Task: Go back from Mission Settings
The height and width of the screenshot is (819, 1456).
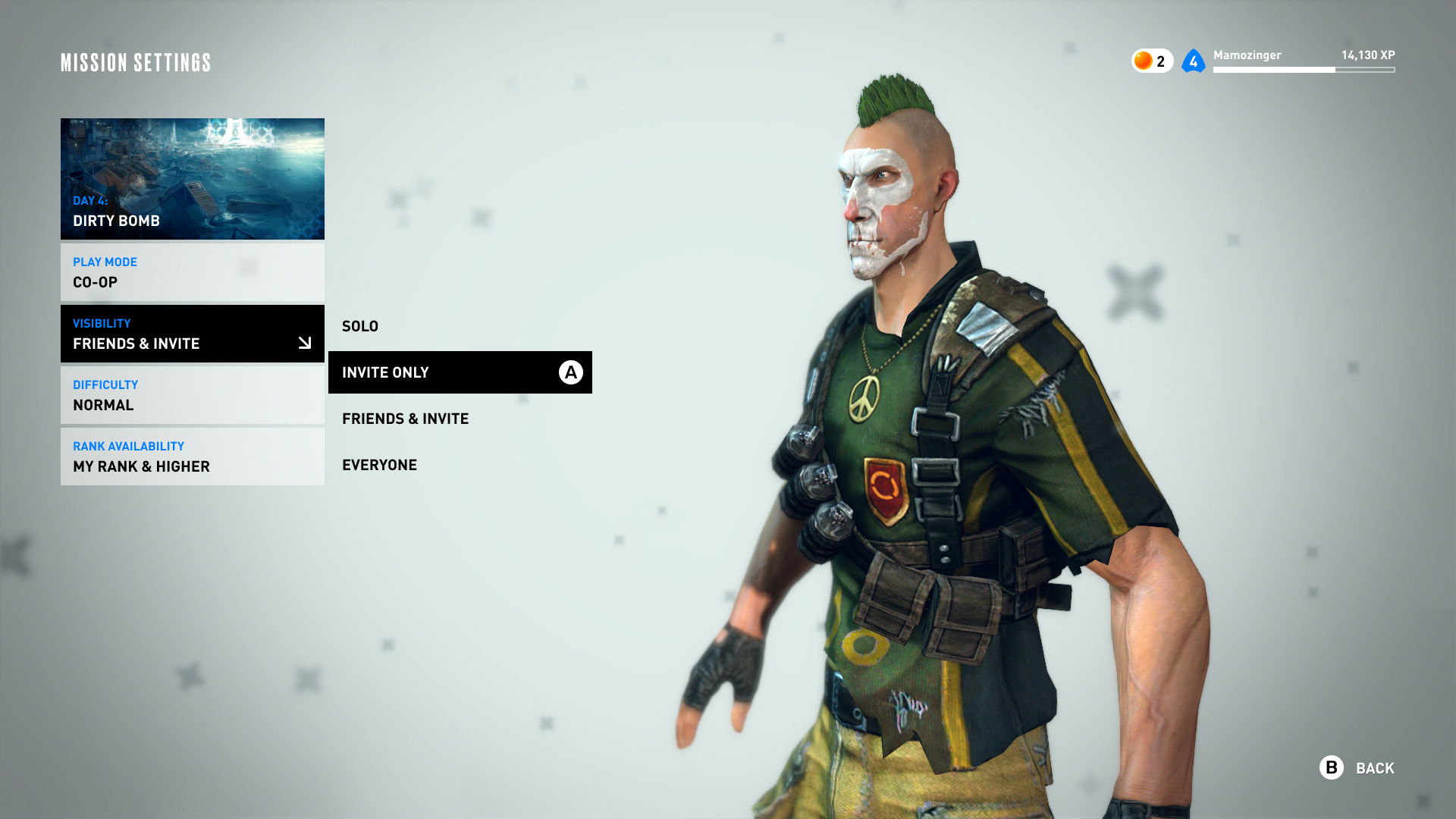Action: coord(1358,768)
